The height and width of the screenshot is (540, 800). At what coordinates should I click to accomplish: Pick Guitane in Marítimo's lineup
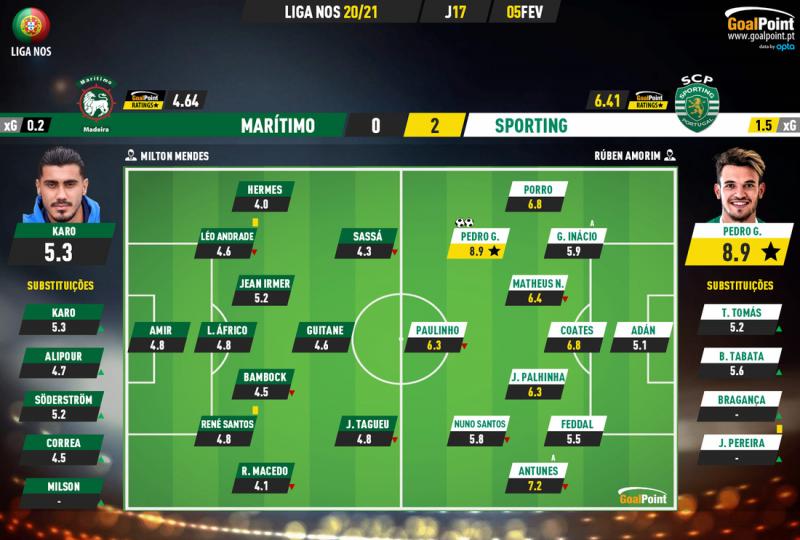coord(322,338)
